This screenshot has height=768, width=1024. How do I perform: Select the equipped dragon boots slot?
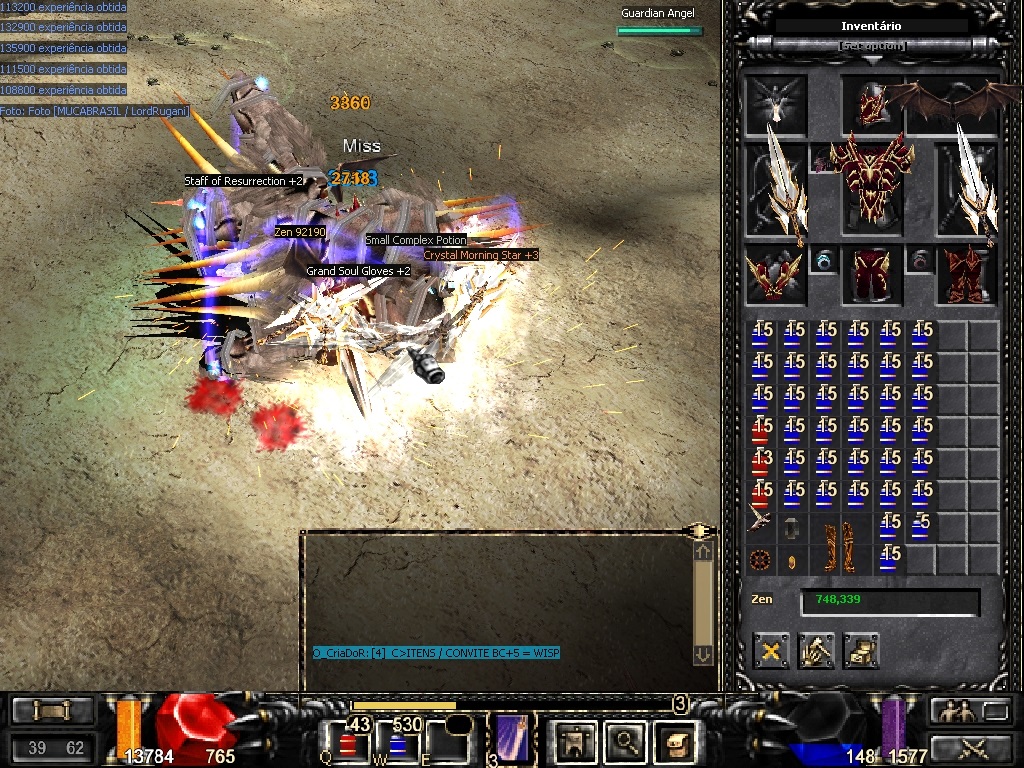966,276
